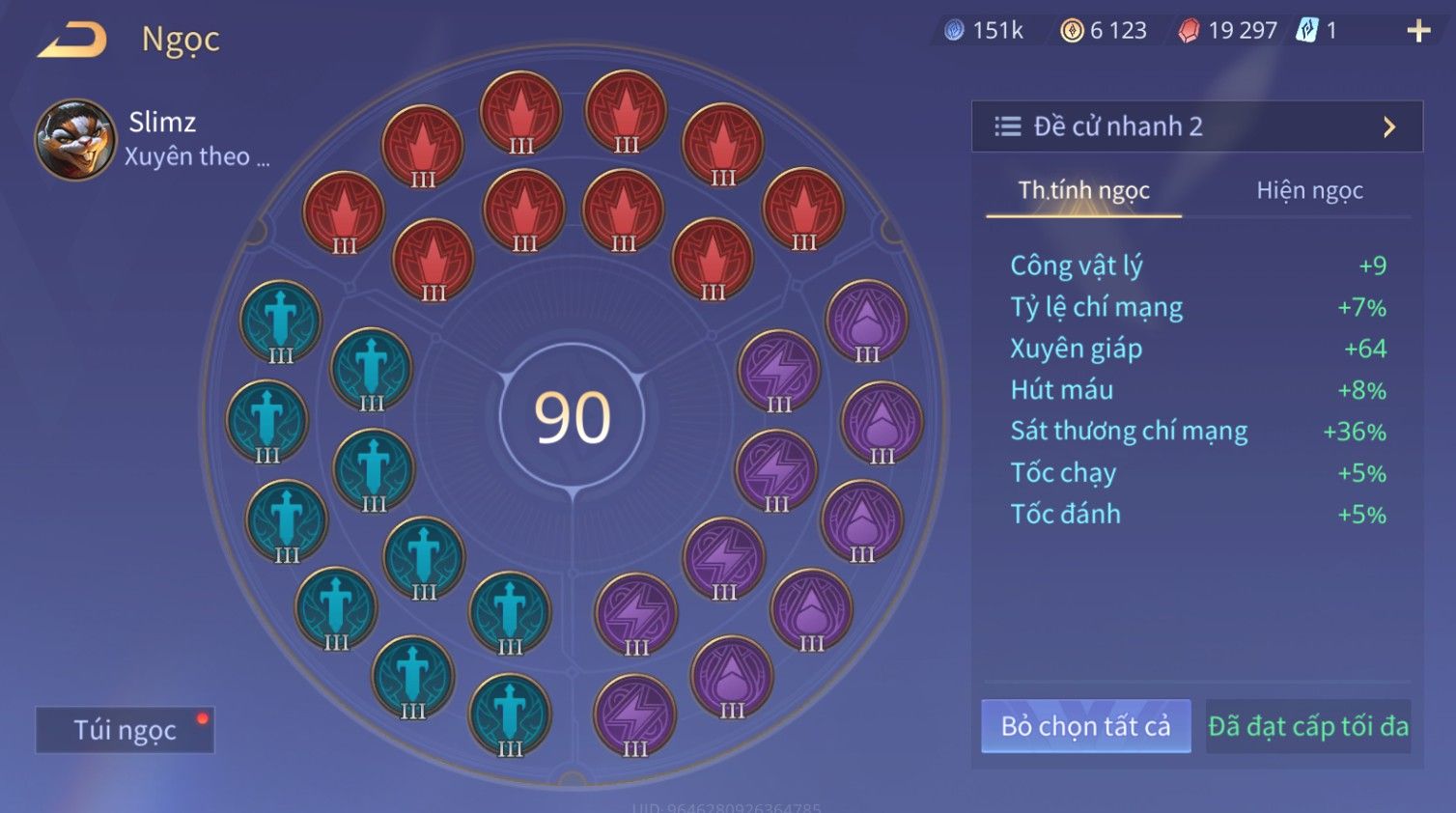Tap the Đã đạt cấp tối đa button
Screen dimensions: 1456x813
[x=1308, y=726]
